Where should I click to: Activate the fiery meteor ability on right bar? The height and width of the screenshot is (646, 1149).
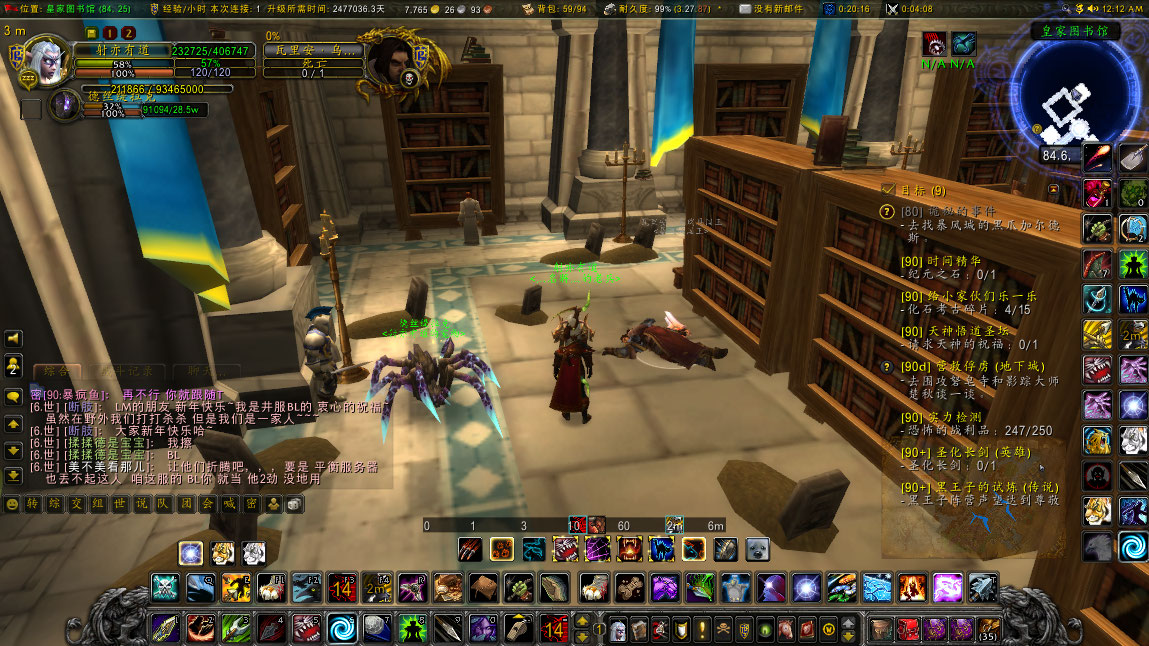point(1097,157)
